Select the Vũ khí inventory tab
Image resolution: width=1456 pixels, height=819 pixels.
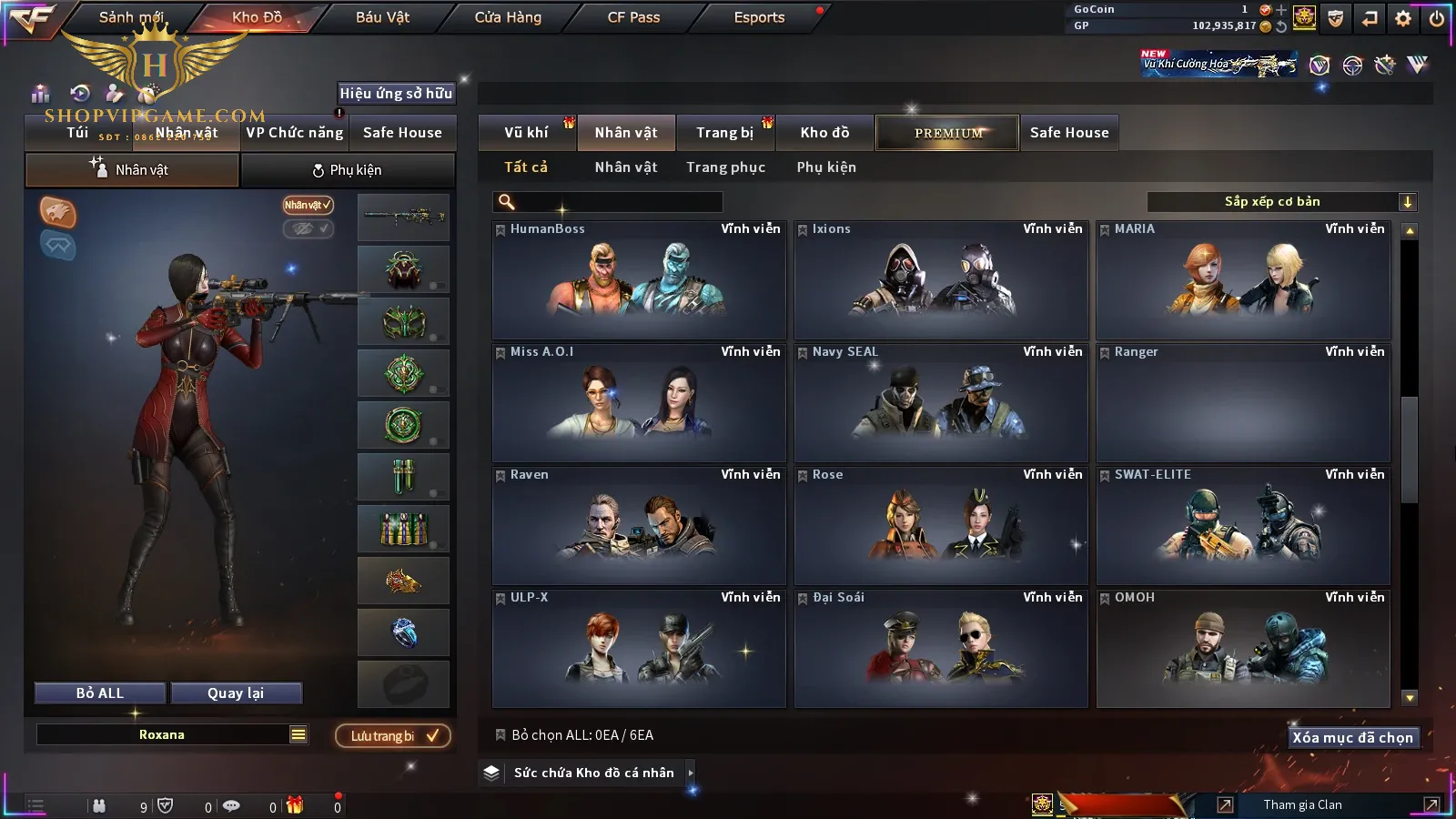click(x=526, y=133)
